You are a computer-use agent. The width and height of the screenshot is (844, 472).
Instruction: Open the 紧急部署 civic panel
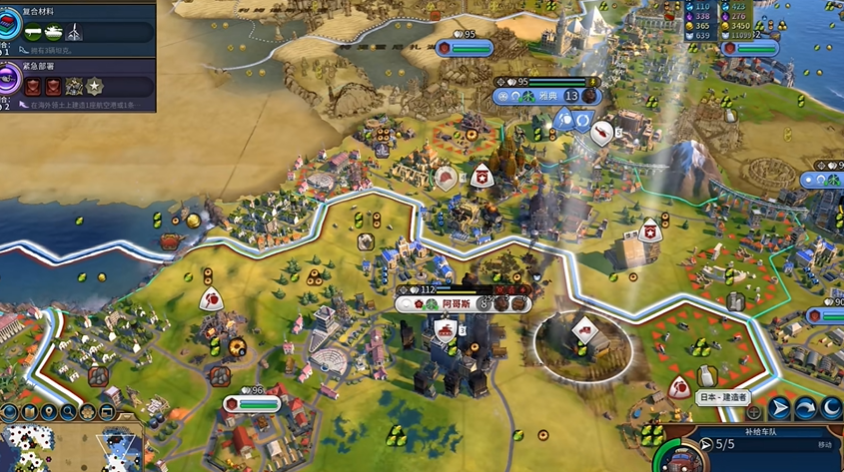80,83
